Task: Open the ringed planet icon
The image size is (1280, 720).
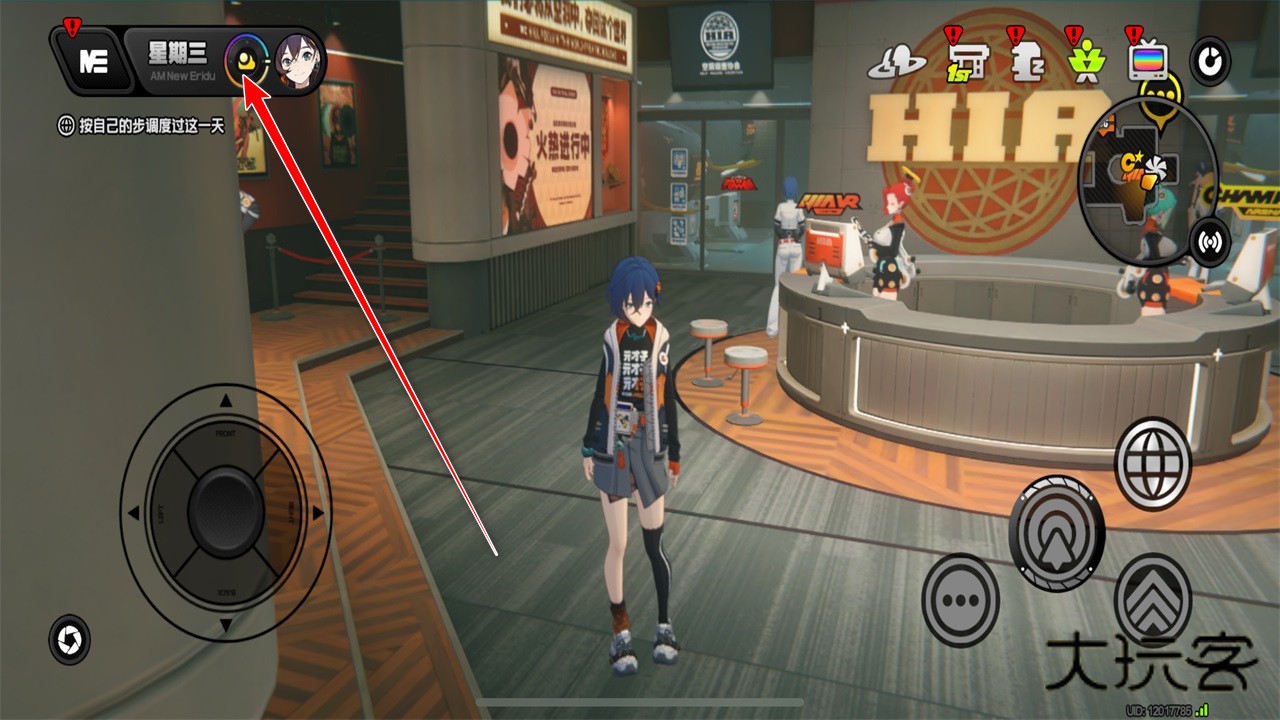Action: [897, 63]
